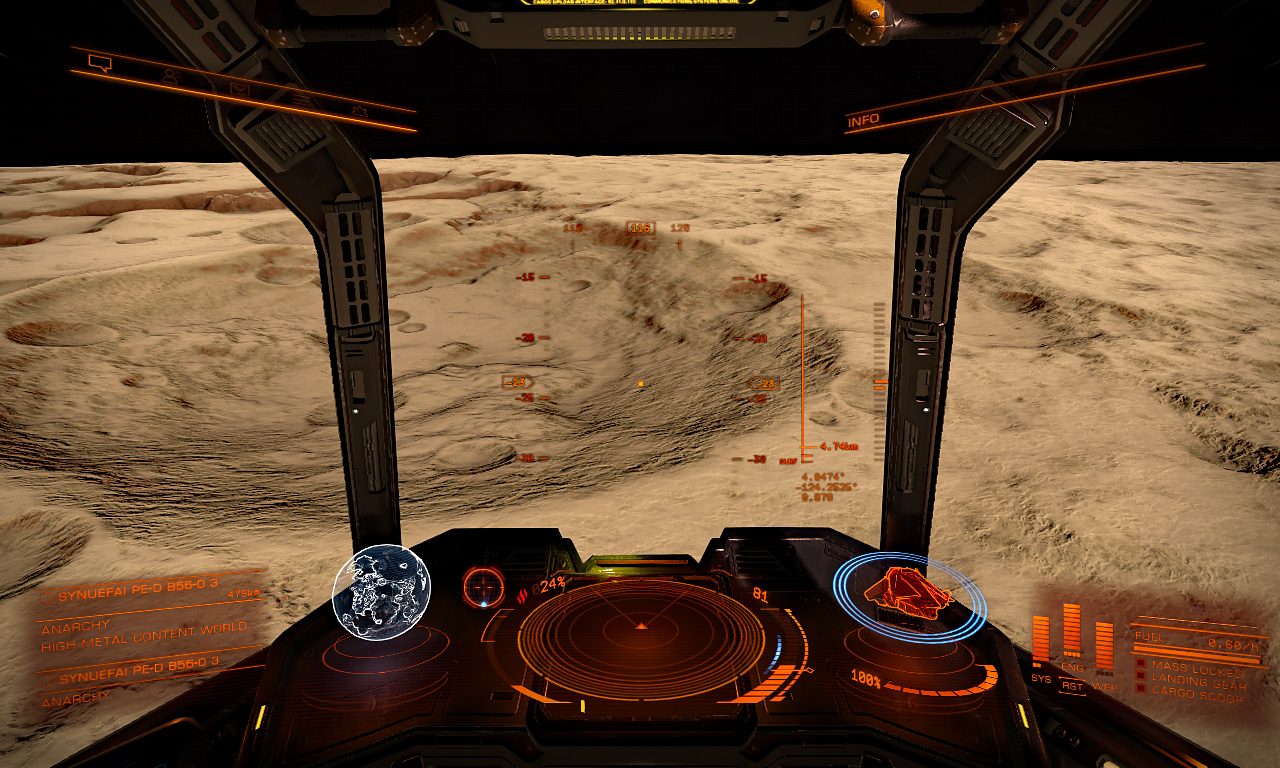Click the round crosshair scanner icon
Viewport: 1280px width, 768px height.
point(484,587)
